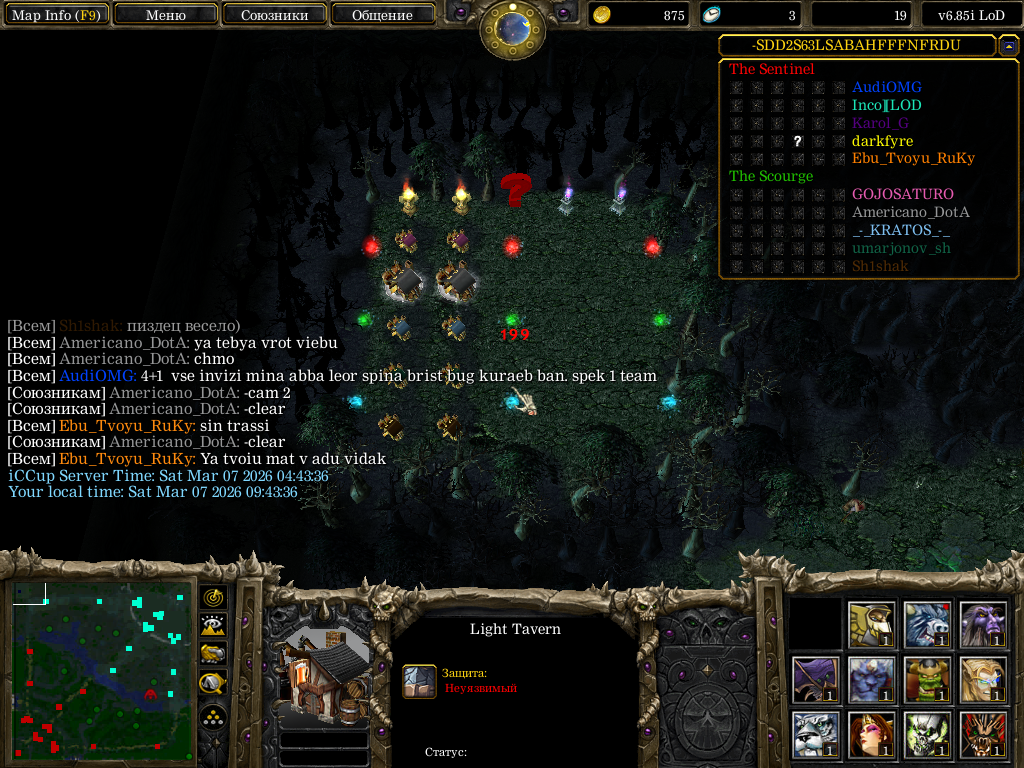Open the Map Info (F9) panel
The height and width of the screenshot is (768, 1024).
(55, 15)
